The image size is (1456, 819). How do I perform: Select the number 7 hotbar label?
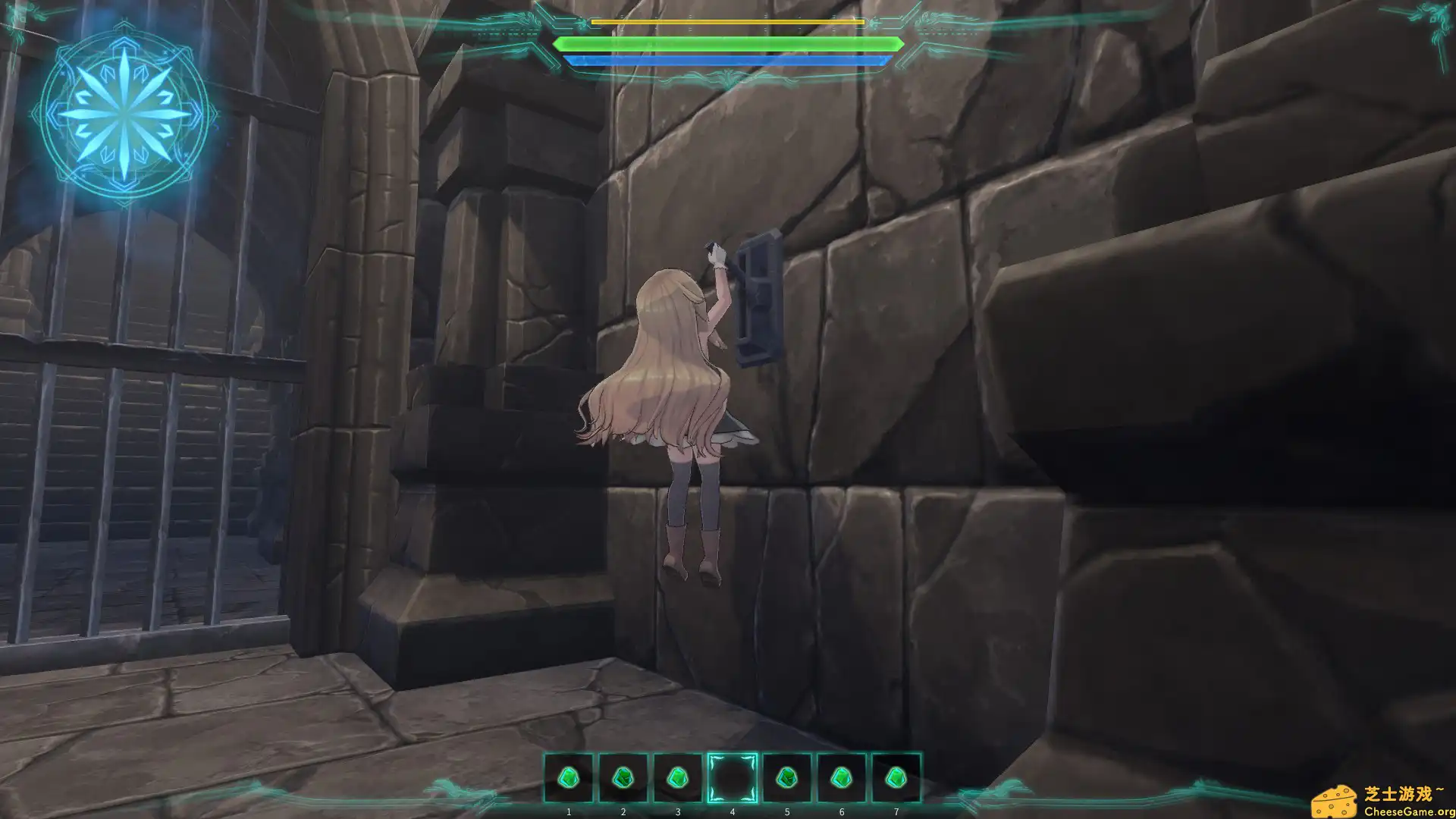(x=896, y=811)
